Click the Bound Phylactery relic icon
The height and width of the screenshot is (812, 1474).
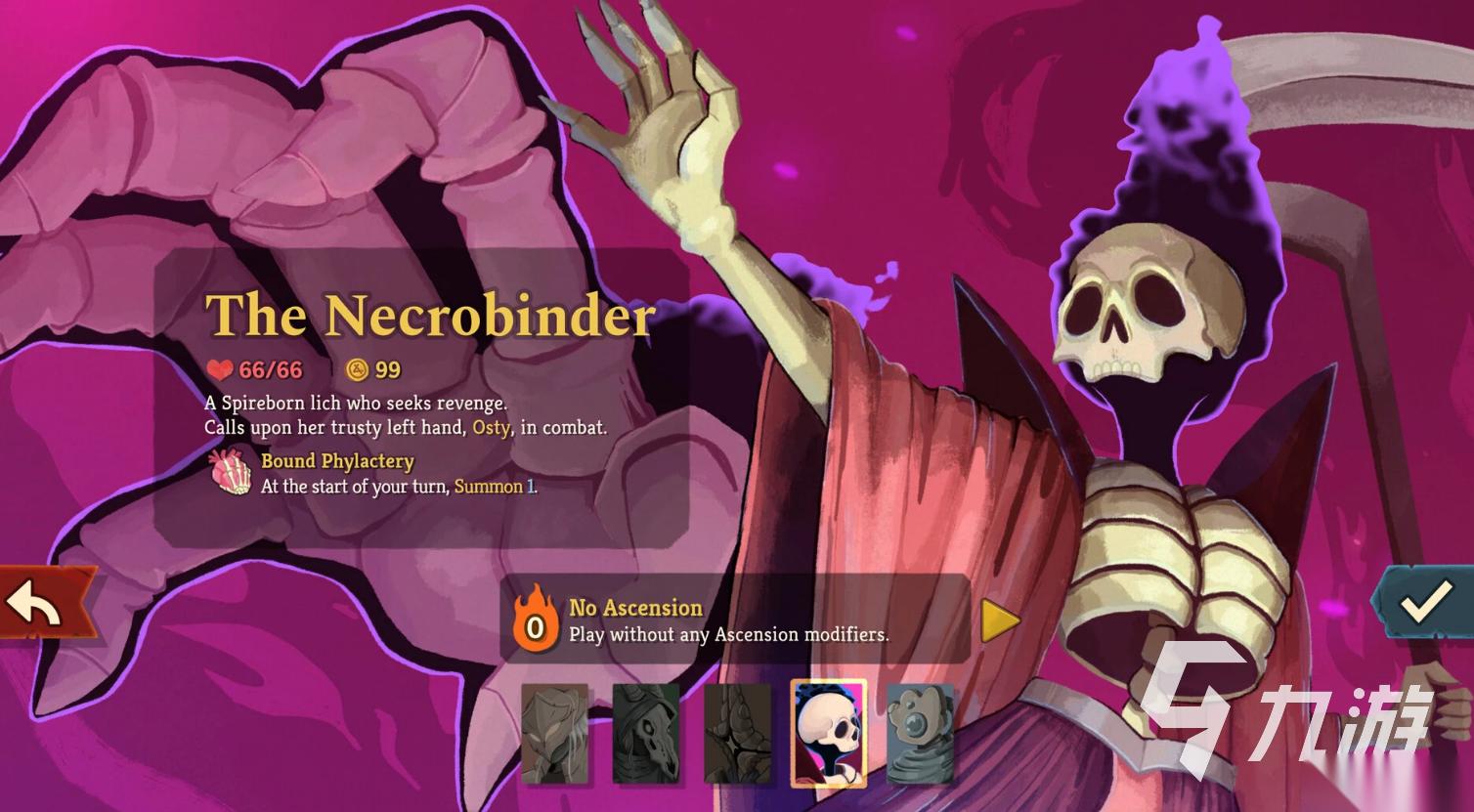click(232, 473)
